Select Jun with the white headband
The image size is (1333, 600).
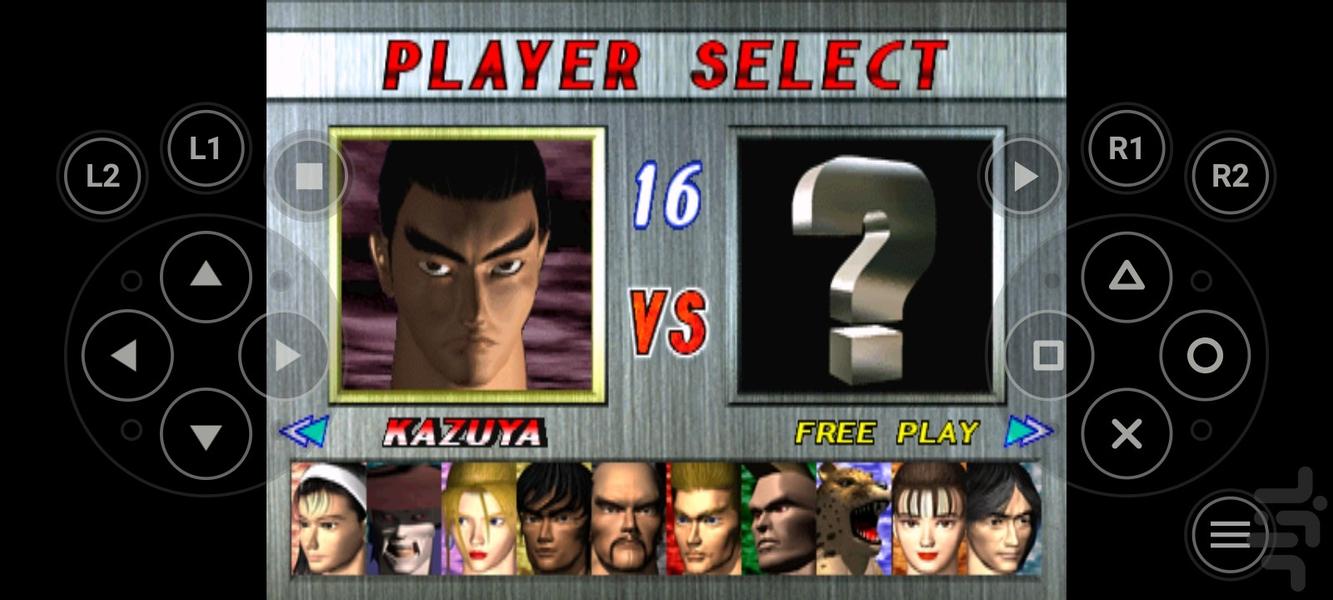[329, 519]
